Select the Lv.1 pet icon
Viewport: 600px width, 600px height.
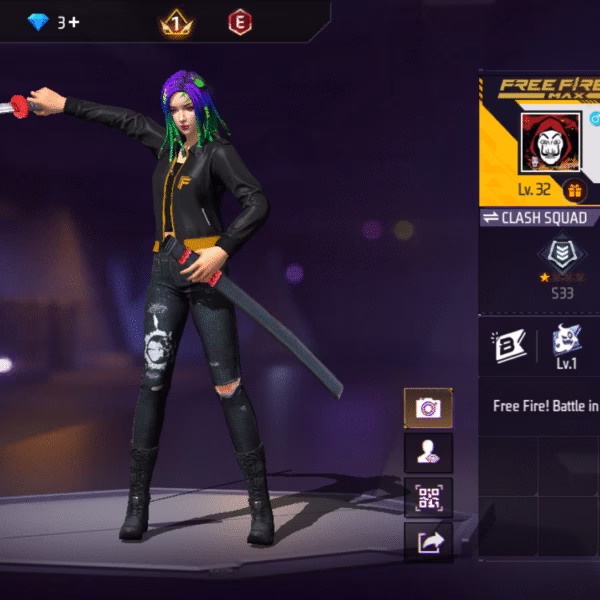tap(568, 344)
